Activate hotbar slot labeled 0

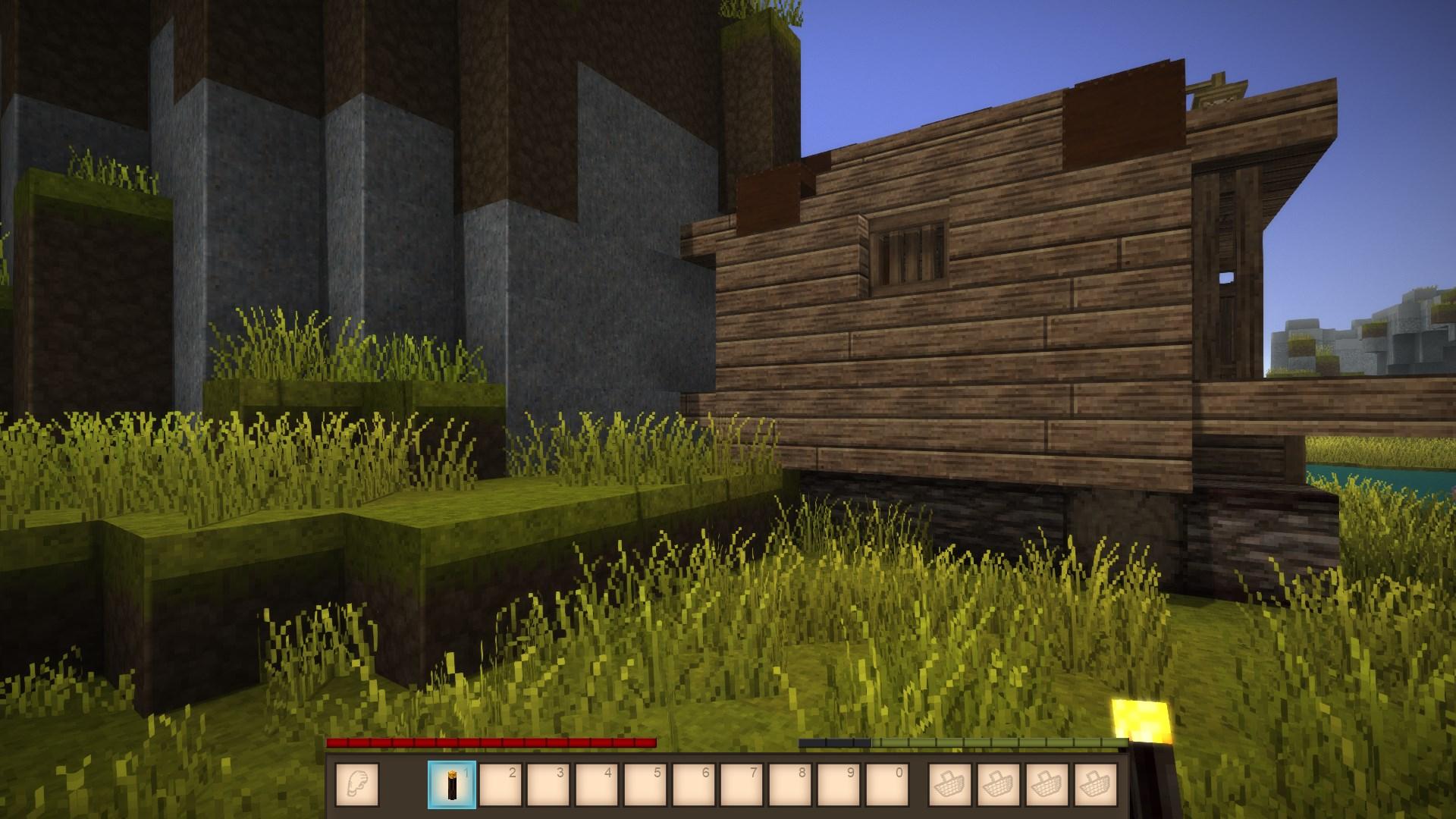888,784
